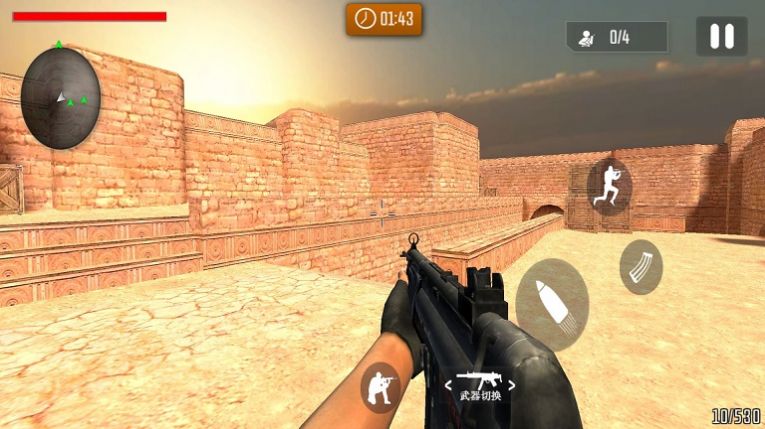Image resolution: width=765 pixels, height=429 pixels.
Task: Tap the circular radar minimap
Action: (61, 97)
